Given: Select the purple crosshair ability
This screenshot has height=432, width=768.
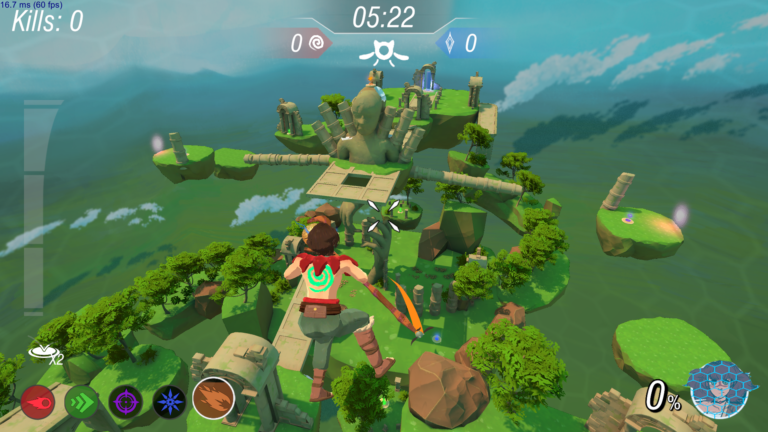Looking at the screenshot, I should [x=125, y=402].
